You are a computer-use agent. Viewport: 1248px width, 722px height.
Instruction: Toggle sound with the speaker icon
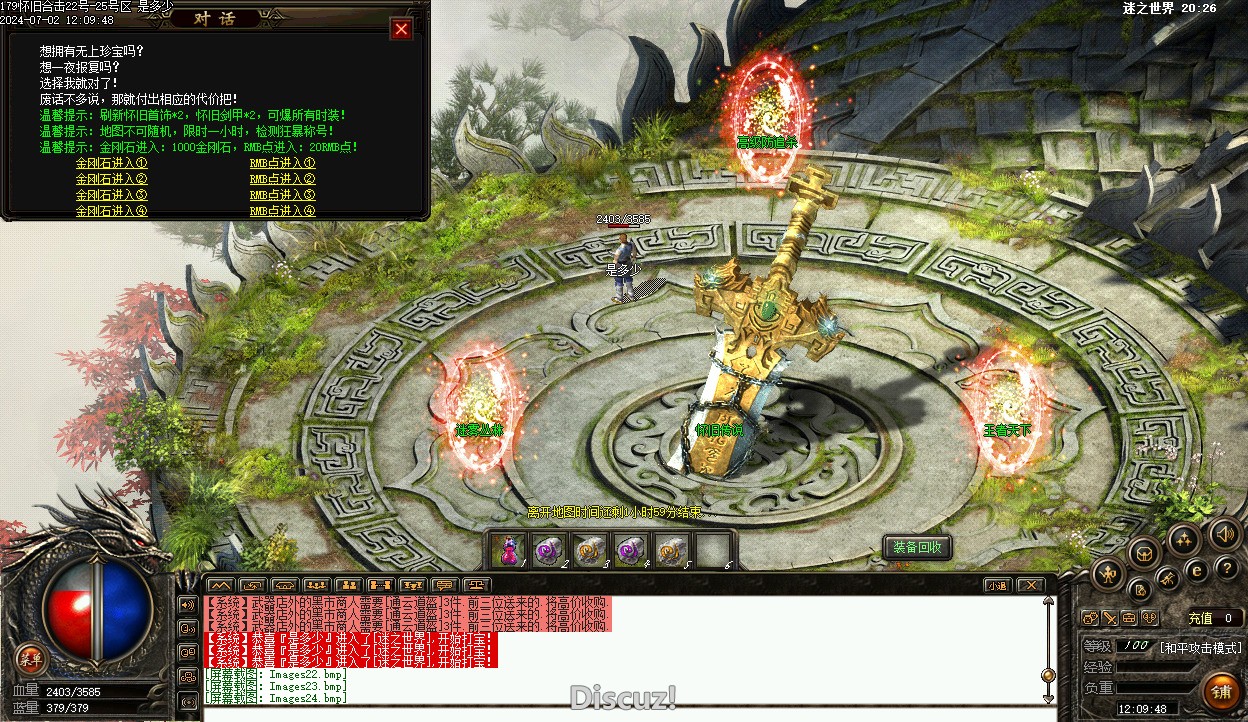1223,532
